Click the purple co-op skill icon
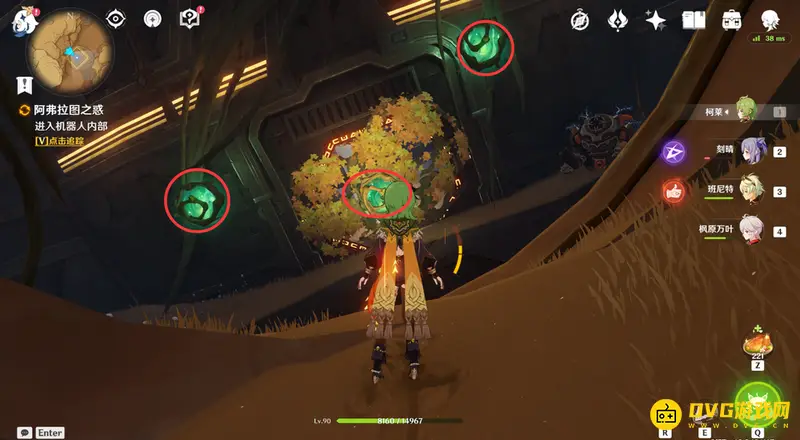 click(x=673, y=152)
